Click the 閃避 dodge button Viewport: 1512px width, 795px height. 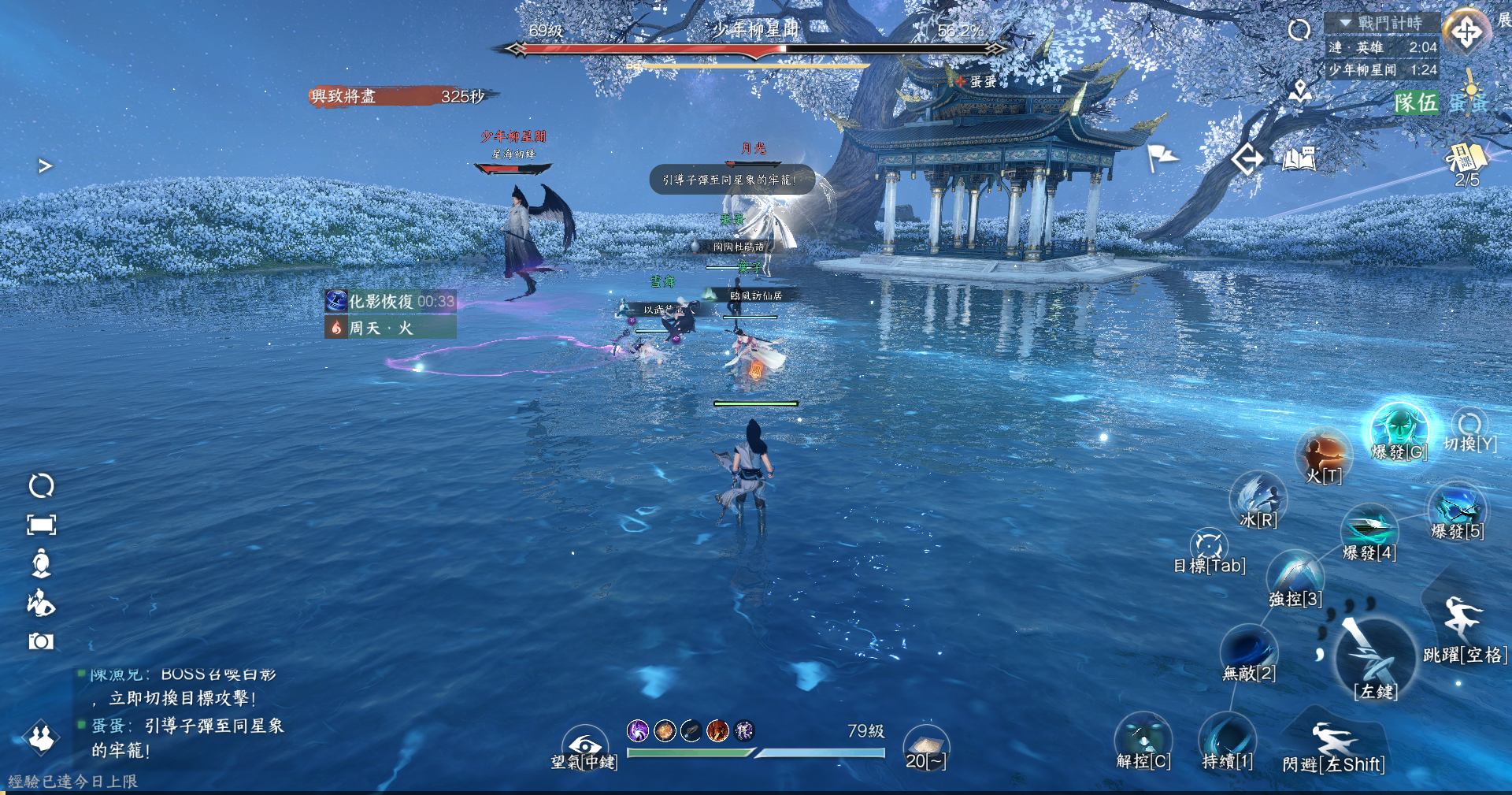(1332, 743)
